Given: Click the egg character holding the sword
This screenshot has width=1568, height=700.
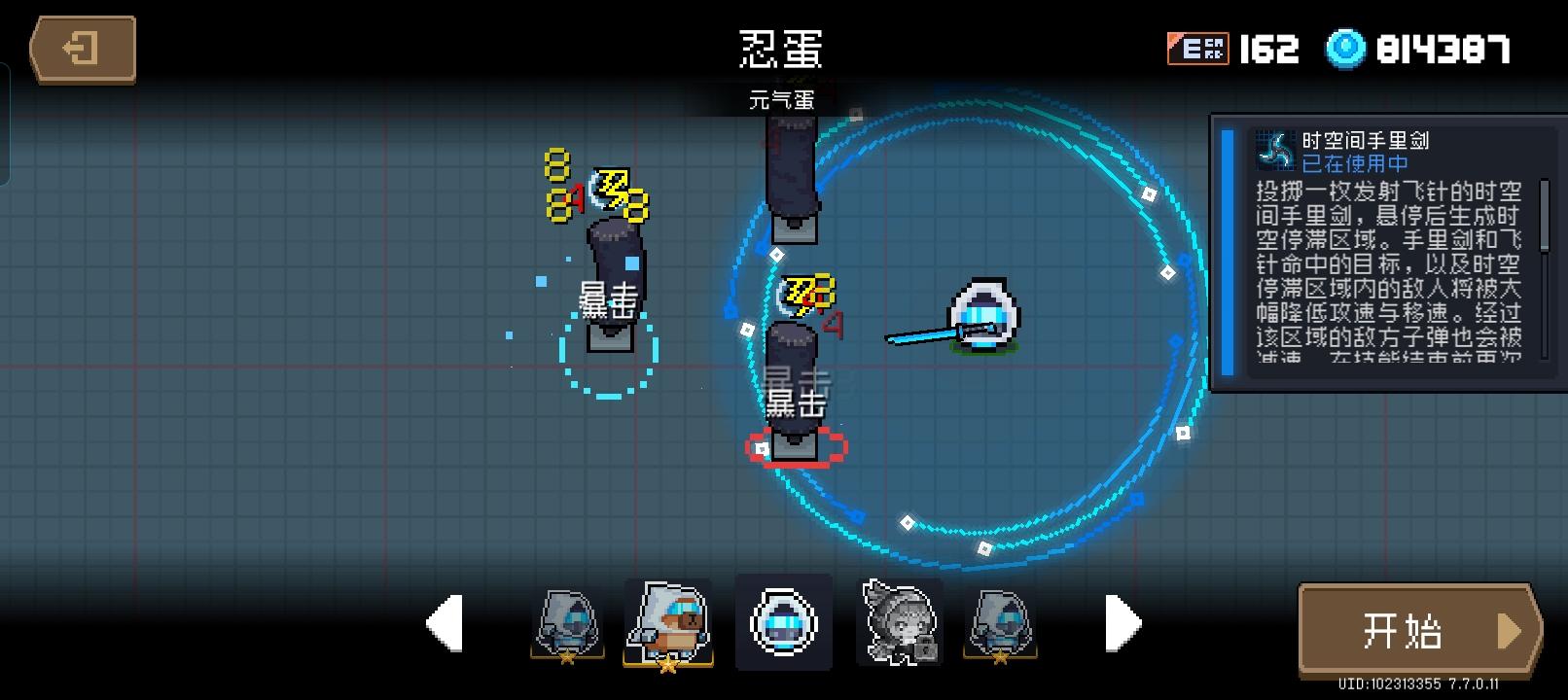Looking at the screenshot, I should [x=982, y=316].
